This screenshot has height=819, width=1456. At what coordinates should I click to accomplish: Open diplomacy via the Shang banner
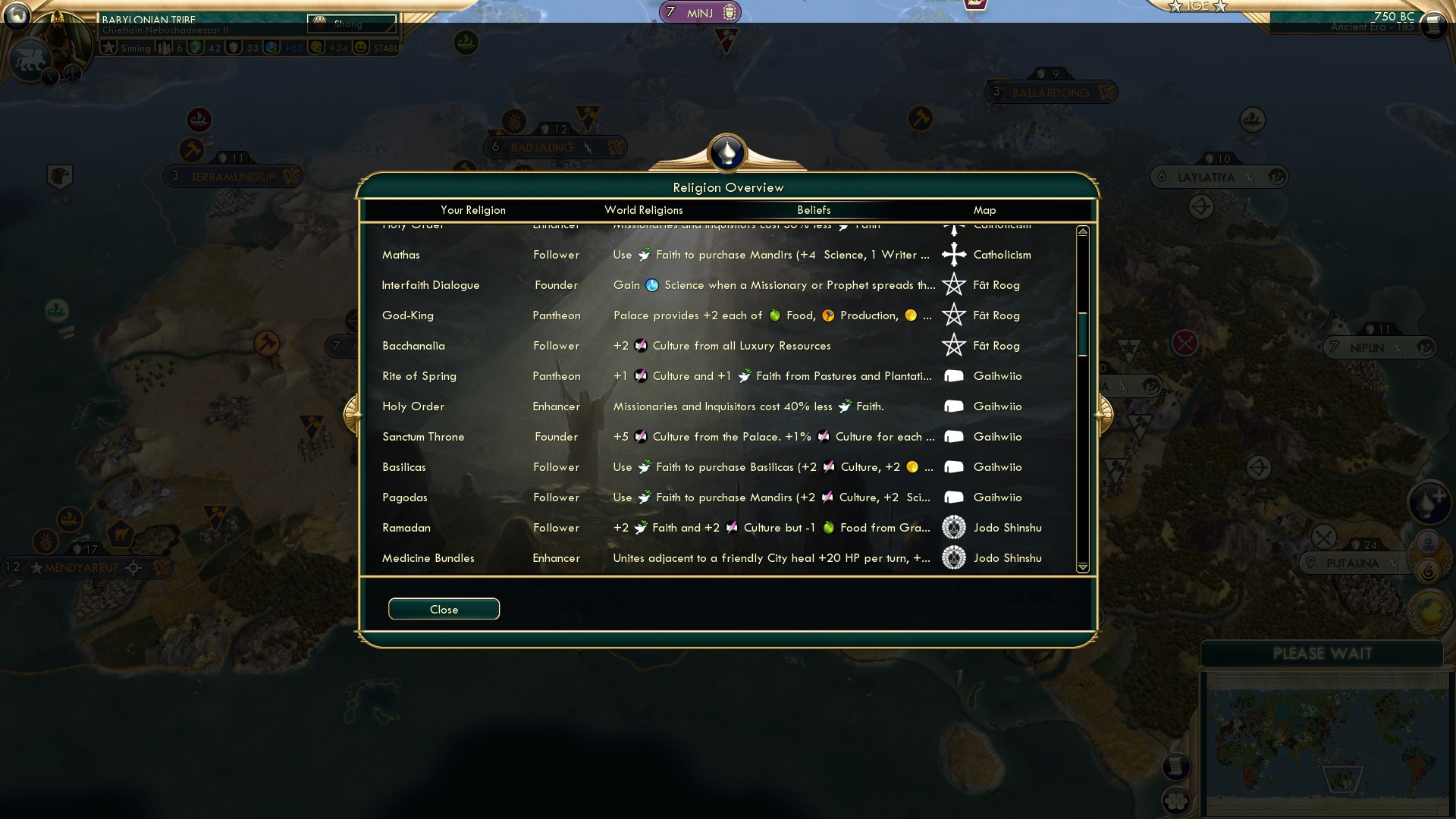pos(350,24)
